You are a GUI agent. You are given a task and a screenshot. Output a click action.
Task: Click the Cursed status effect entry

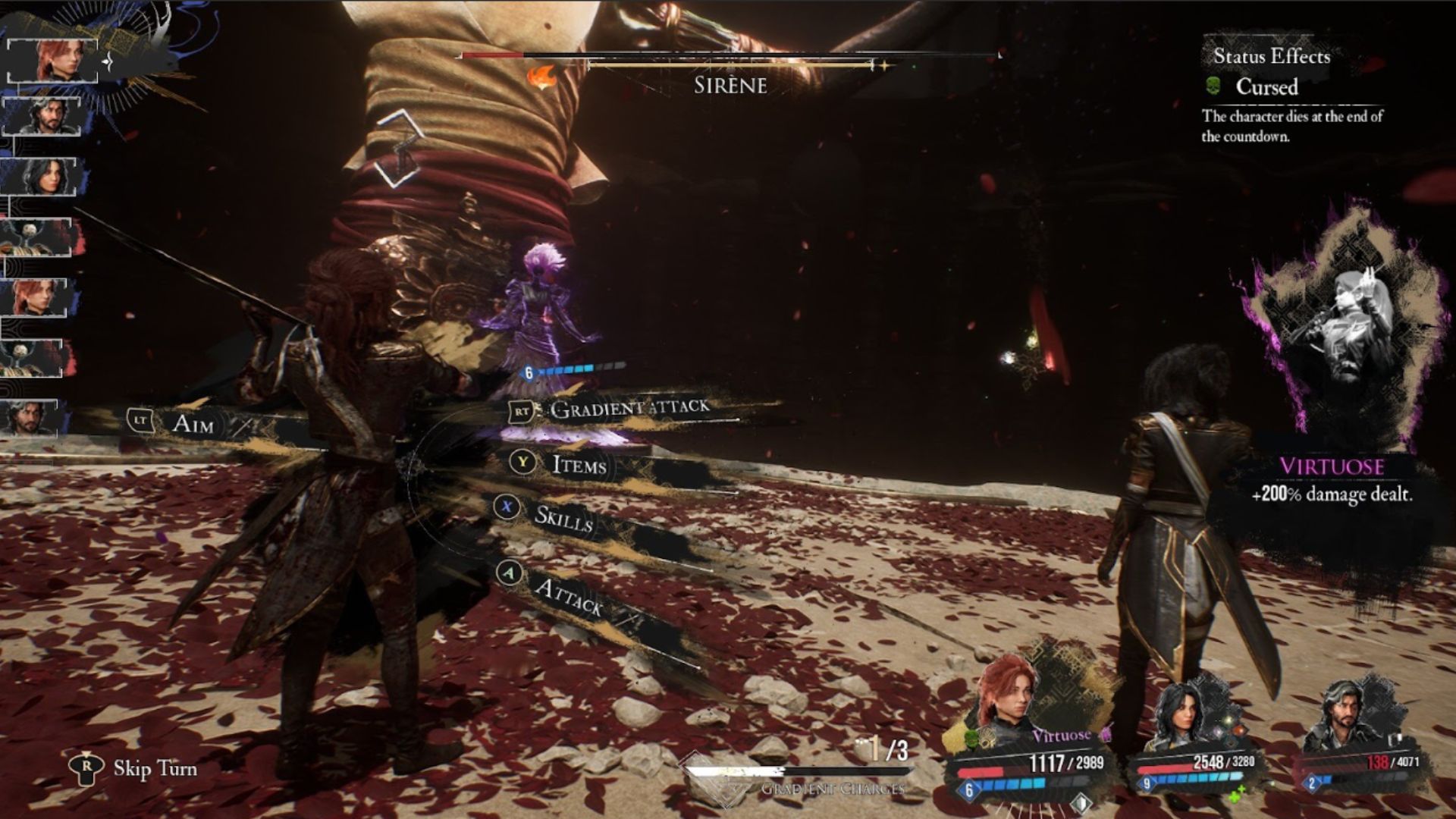coord(1265,87)
